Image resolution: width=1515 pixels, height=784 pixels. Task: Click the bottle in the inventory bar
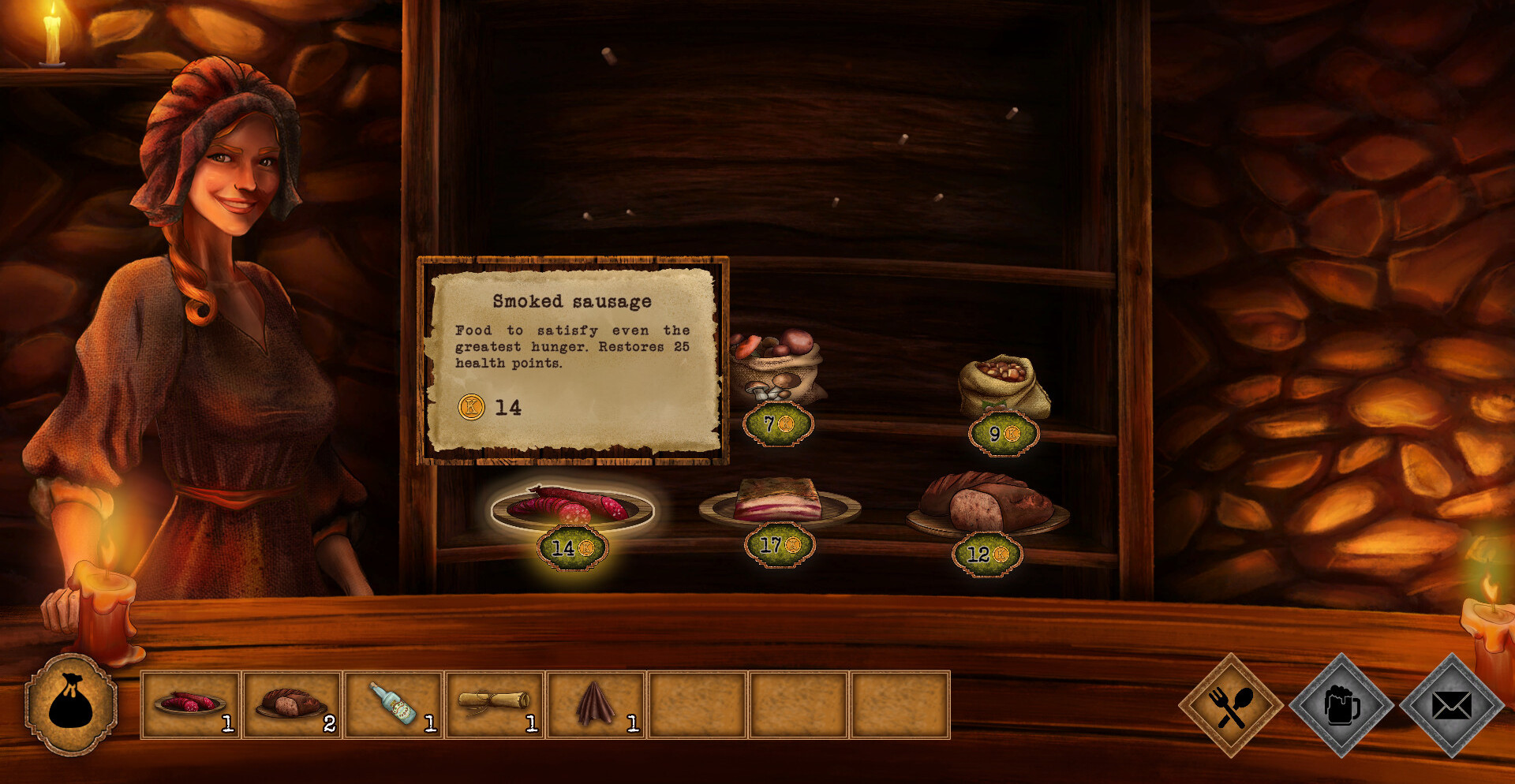pyautogui.click(x=393, y=704)
